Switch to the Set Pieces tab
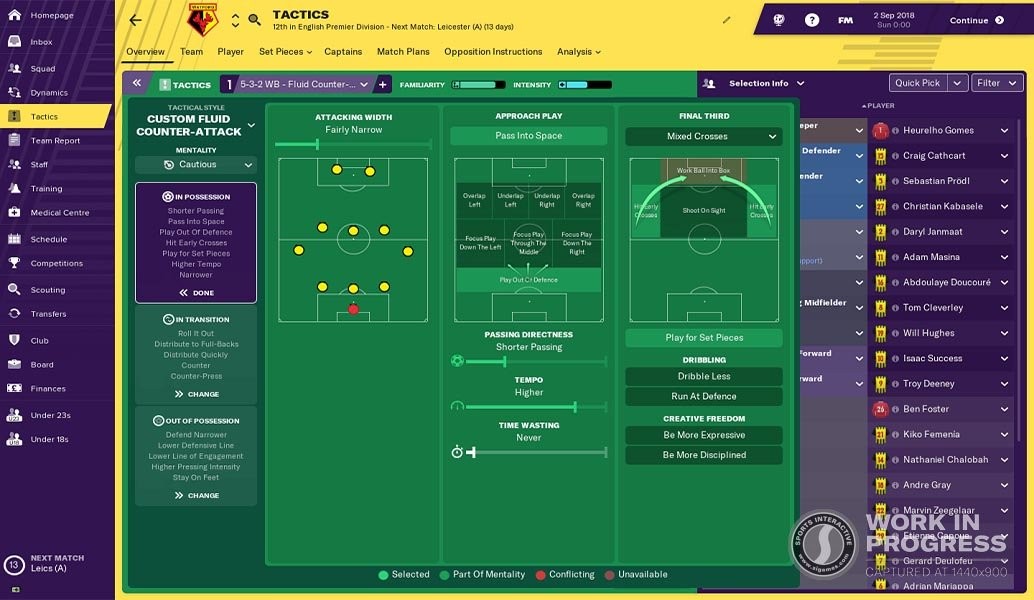 point(284,52)
